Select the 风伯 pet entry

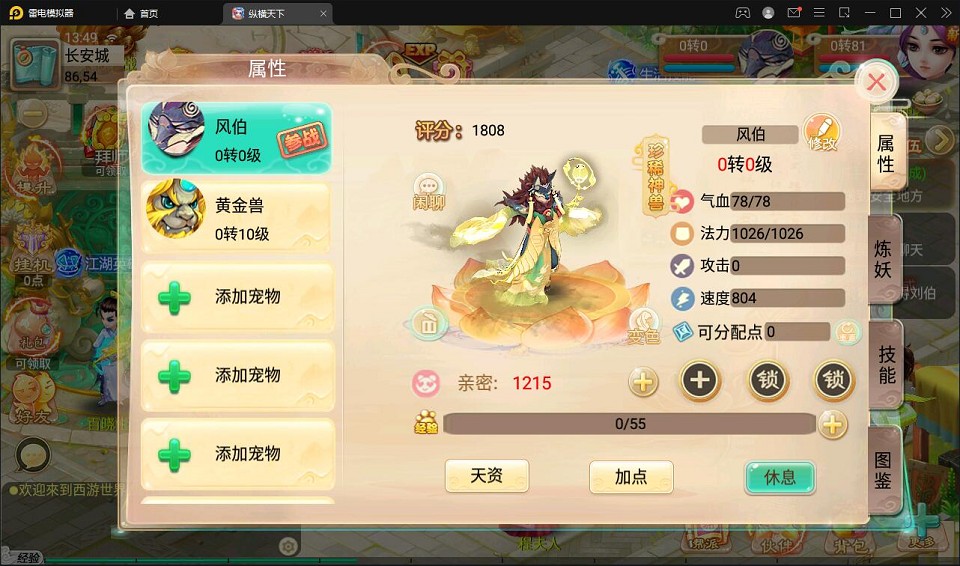(236, 139)
